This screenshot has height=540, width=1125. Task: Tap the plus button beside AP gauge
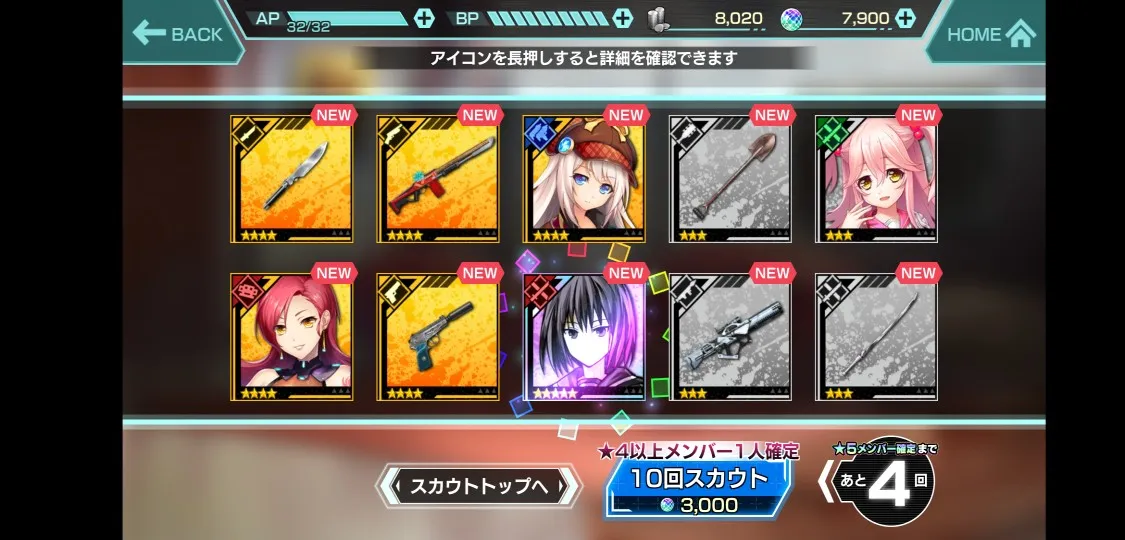point(423,18)
